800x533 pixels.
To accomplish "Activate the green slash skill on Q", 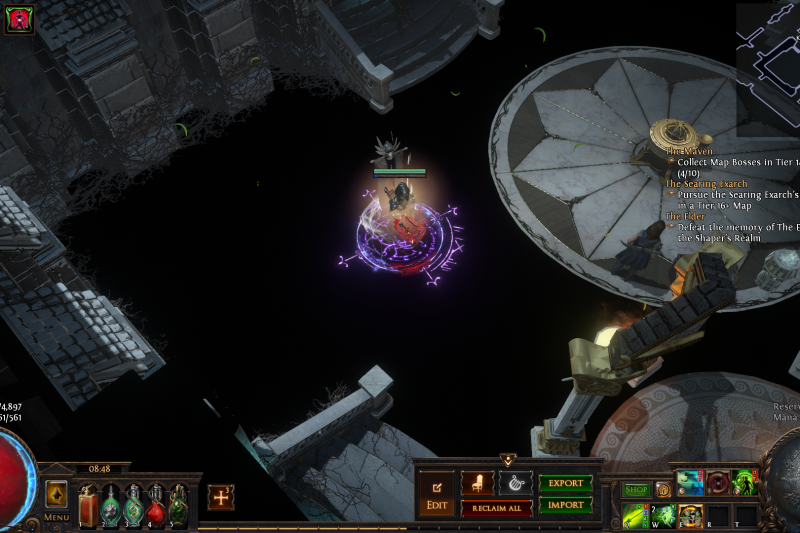I will (634, 515).
